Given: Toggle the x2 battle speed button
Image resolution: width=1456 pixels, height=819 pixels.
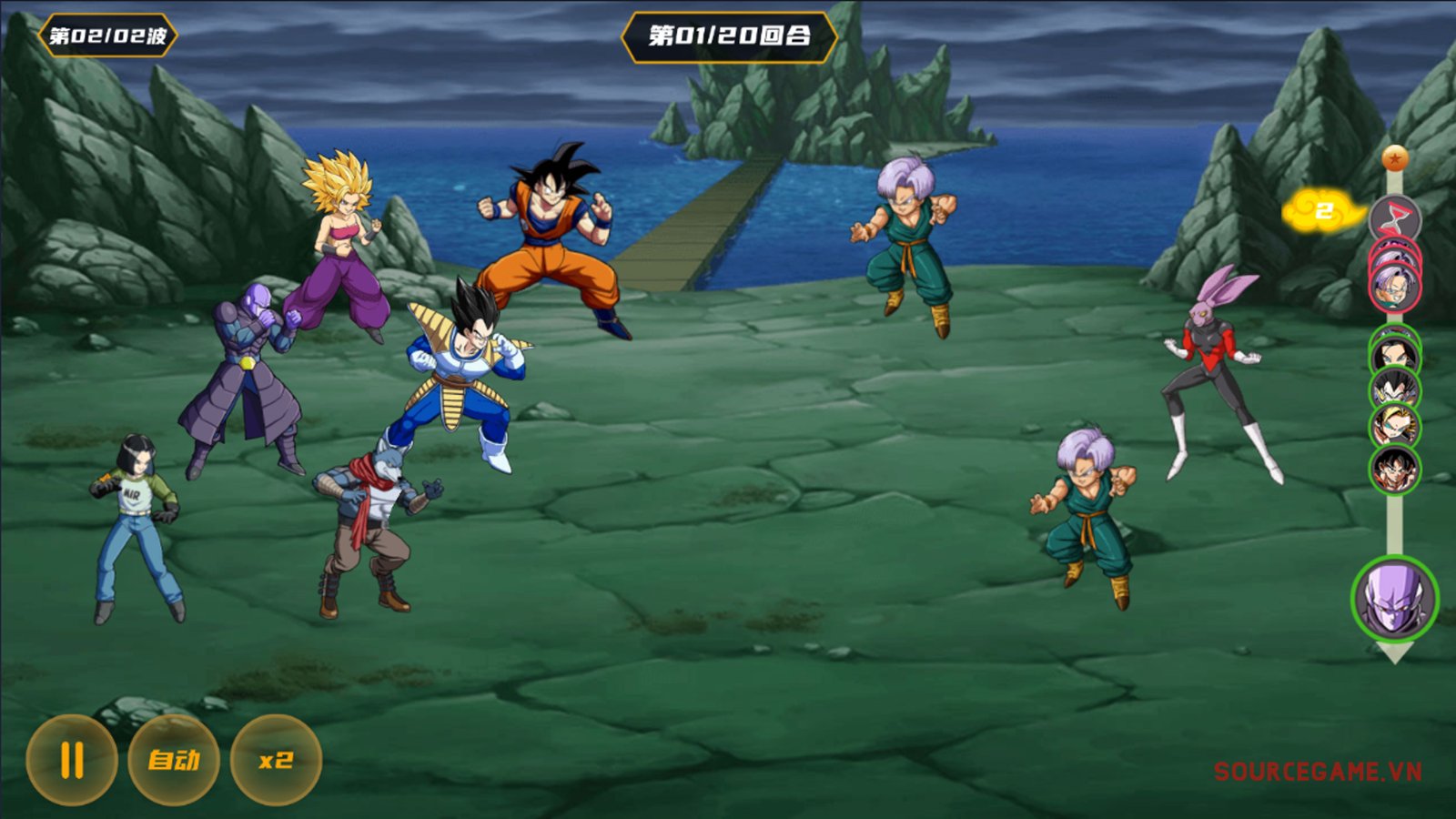Looking at the screenshot, I should point(276,760).
